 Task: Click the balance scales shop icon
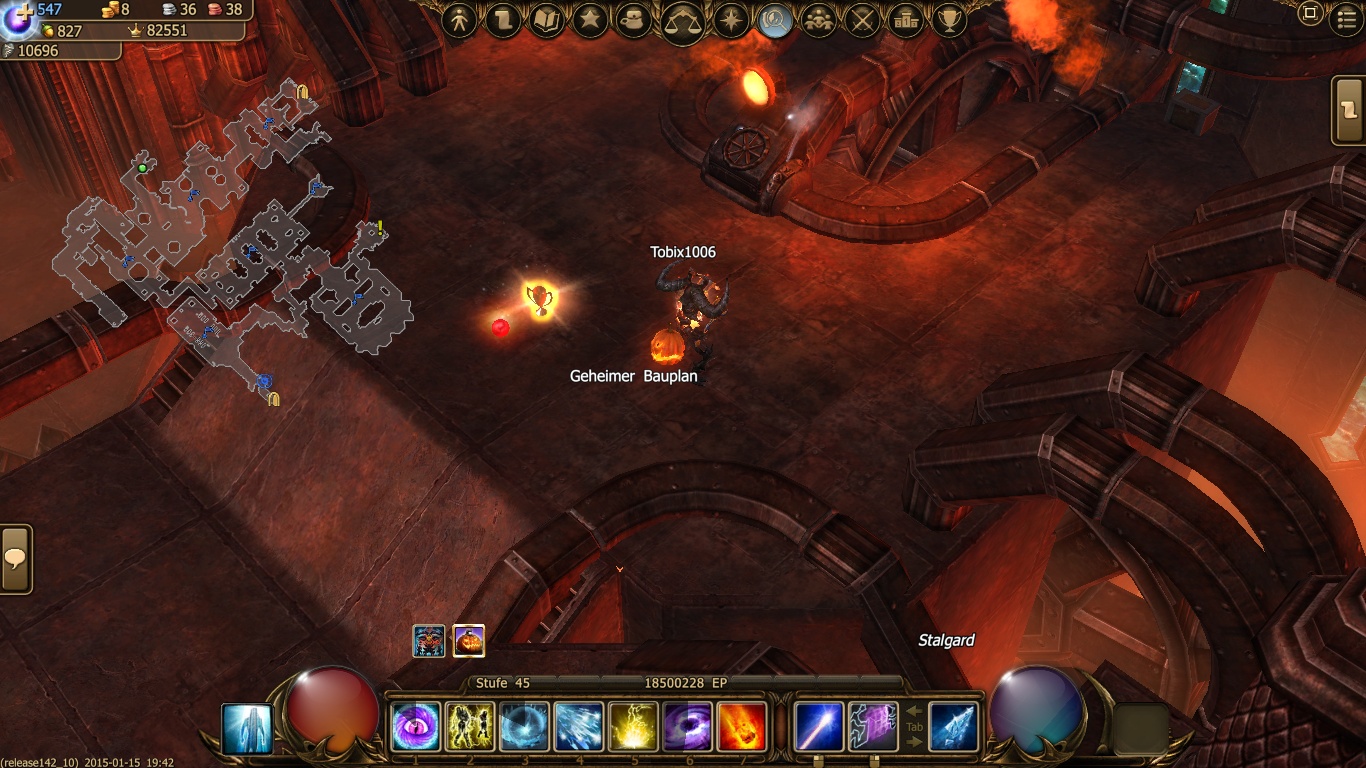(x=683, y=21)
